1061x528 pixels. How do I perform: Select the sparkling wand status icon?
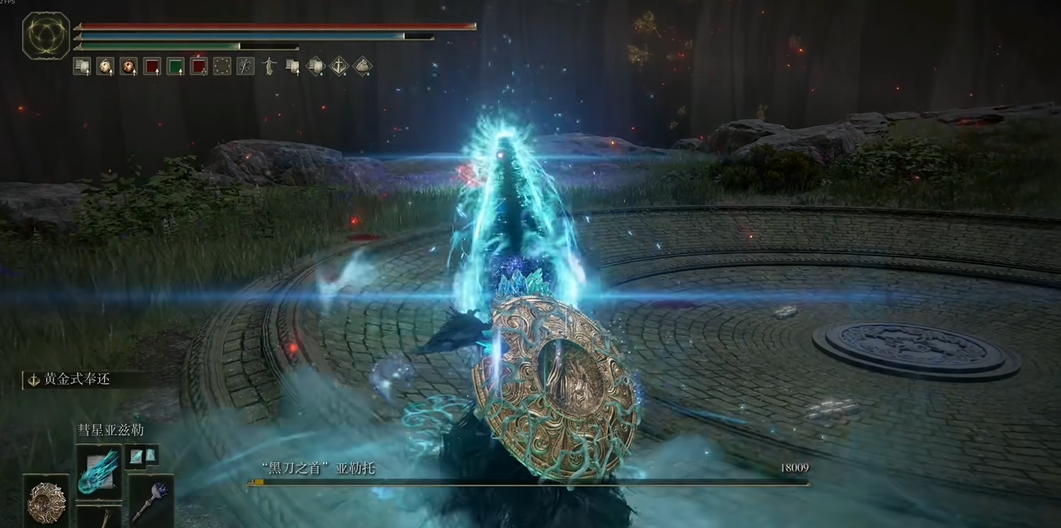click(246, 67)
